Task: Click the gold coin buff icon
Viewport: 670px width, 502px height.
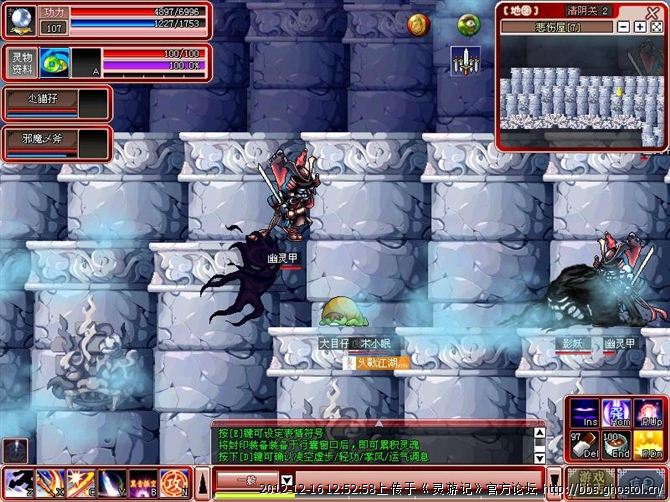Action: tap(417, 25)
